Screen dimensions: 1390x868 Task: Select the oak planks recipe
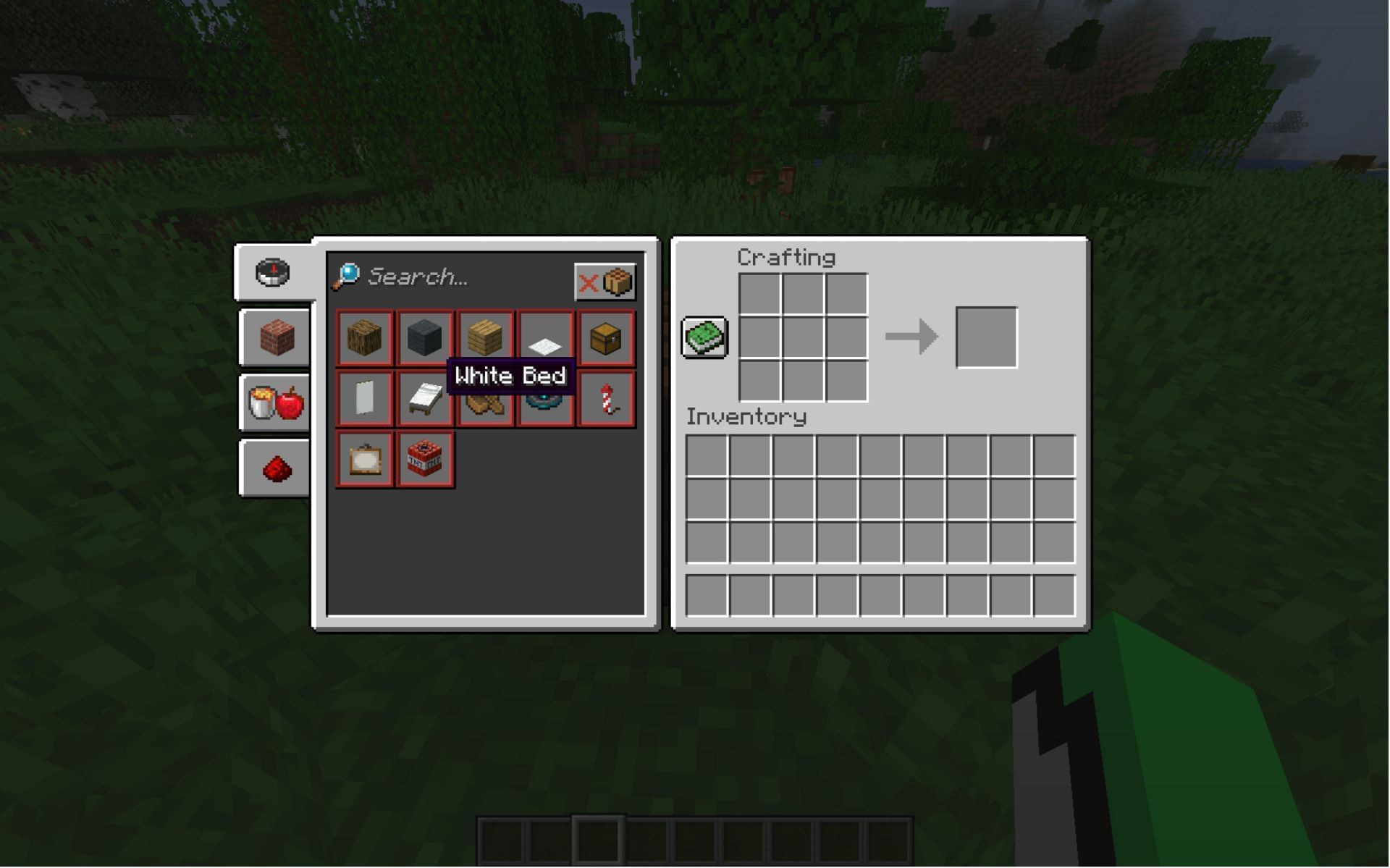(484, 337)
